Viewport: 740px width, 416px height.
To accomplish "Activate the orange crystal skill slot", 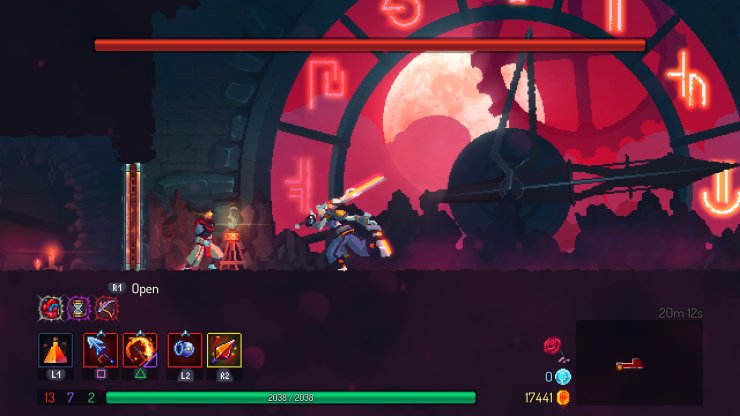I will pos(224,350).
